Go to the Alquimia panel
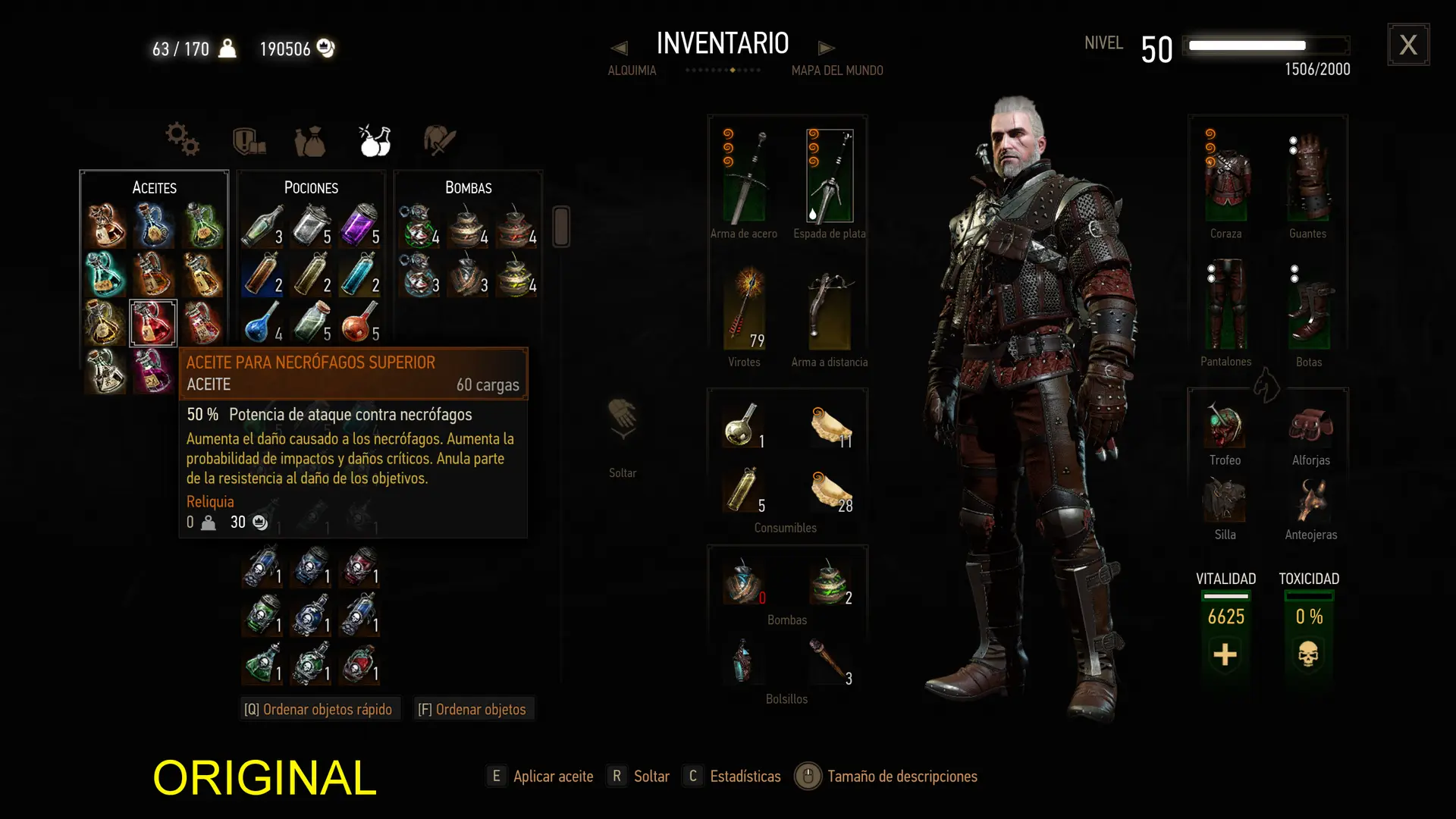 [631, 71]
